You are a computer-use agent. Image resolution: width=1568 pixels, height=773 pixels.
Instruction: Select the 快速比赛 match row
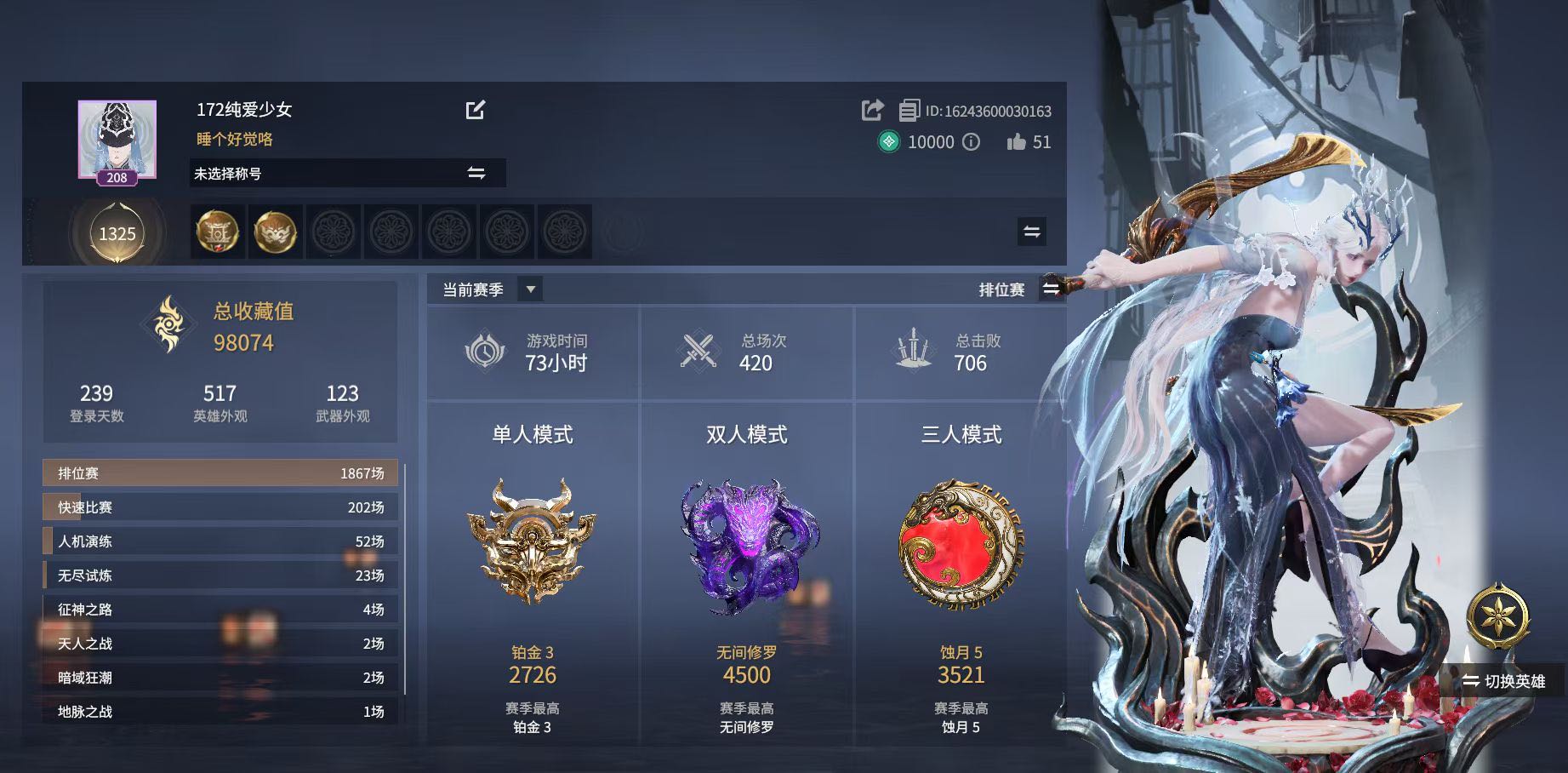point(220,507)
